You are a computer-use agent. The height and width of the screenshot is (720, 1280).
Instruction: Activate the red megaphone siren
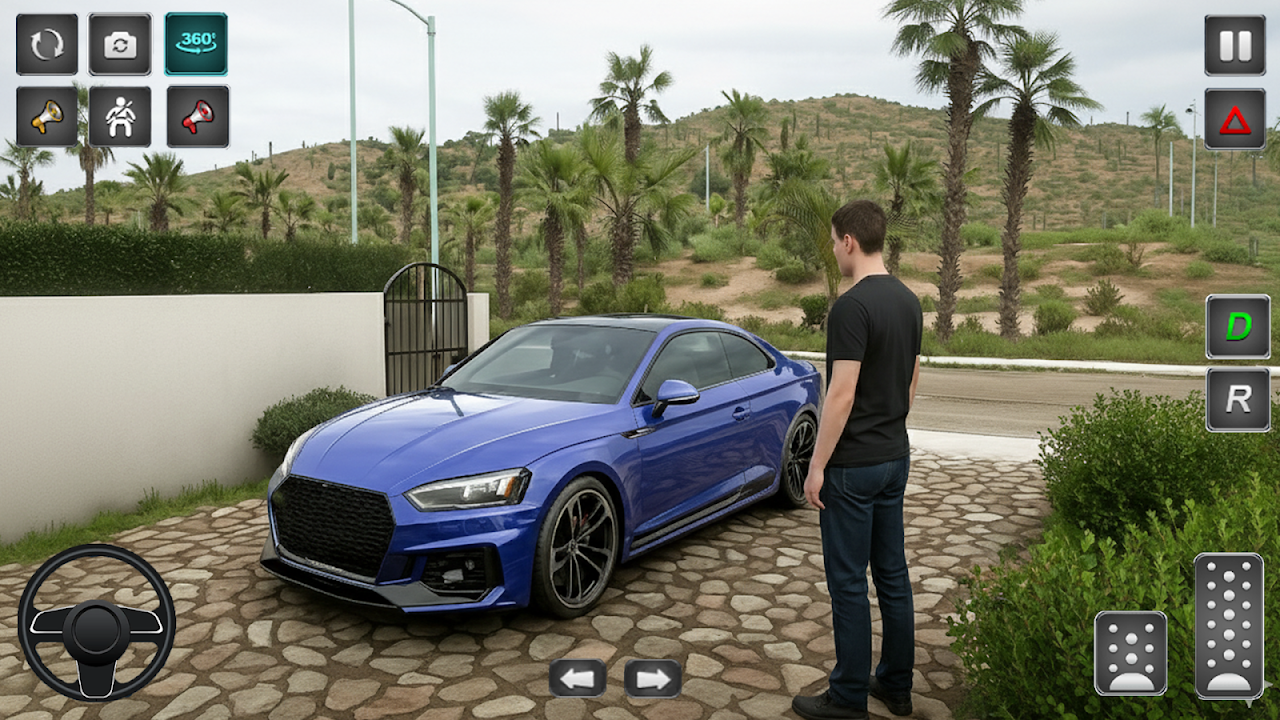point(197,117)
